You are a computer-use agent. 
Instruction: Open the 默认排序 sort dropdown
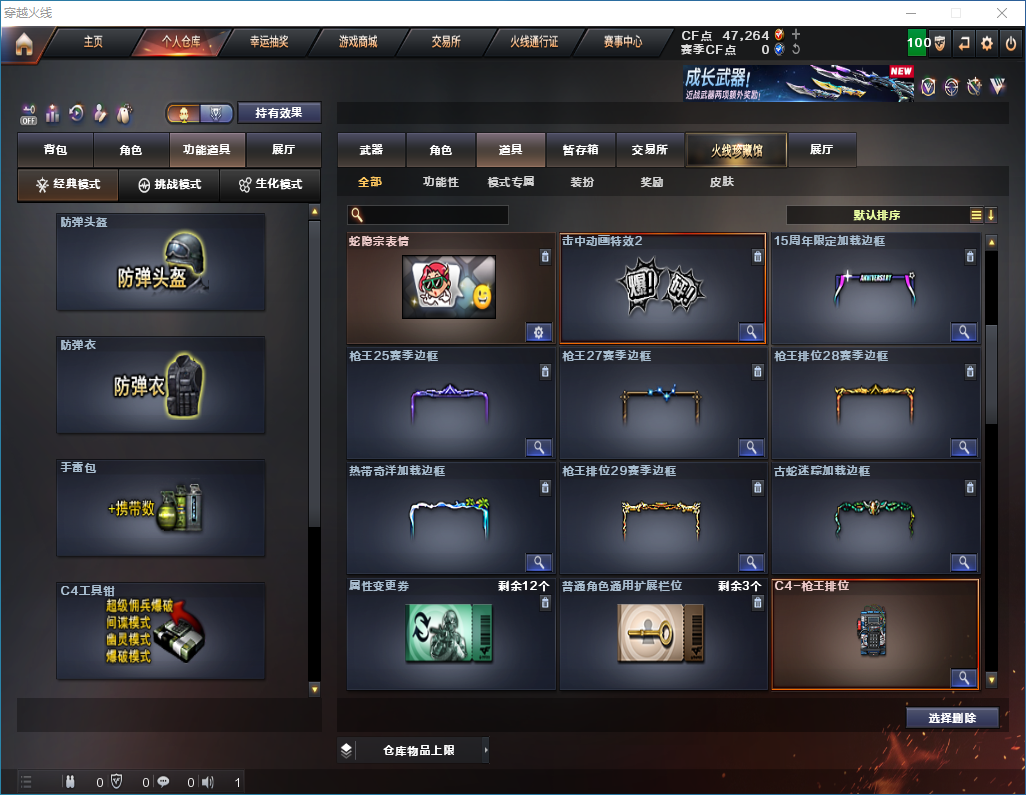(876, 215)
